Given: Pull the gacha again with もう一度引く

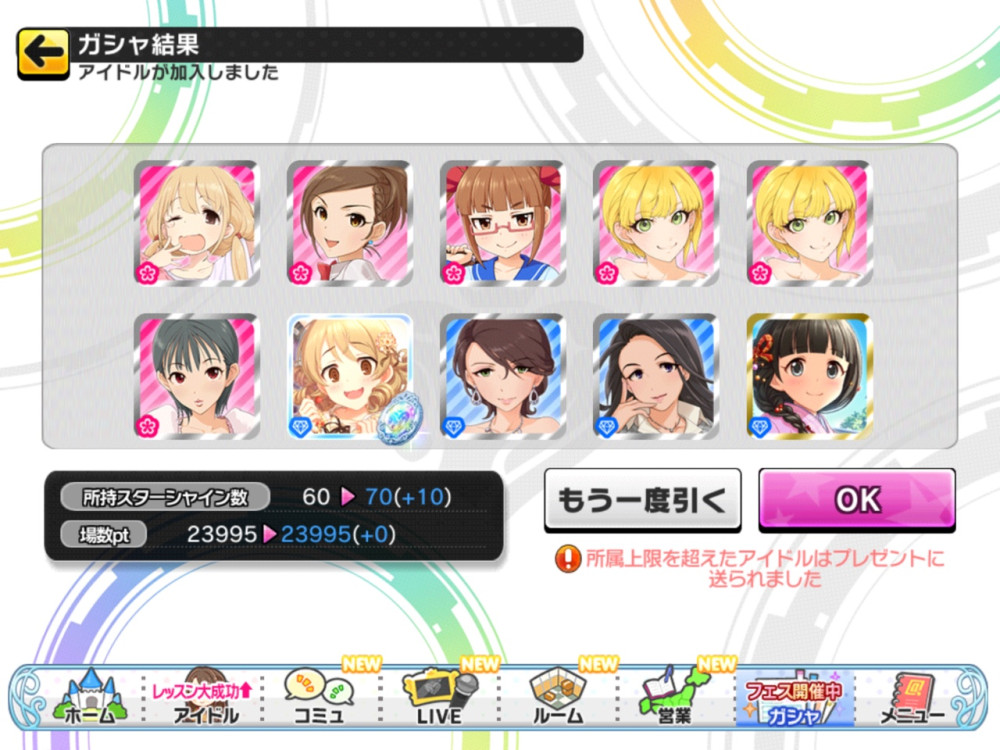Looking at the screenshot, I should click(x=642, y=500).
